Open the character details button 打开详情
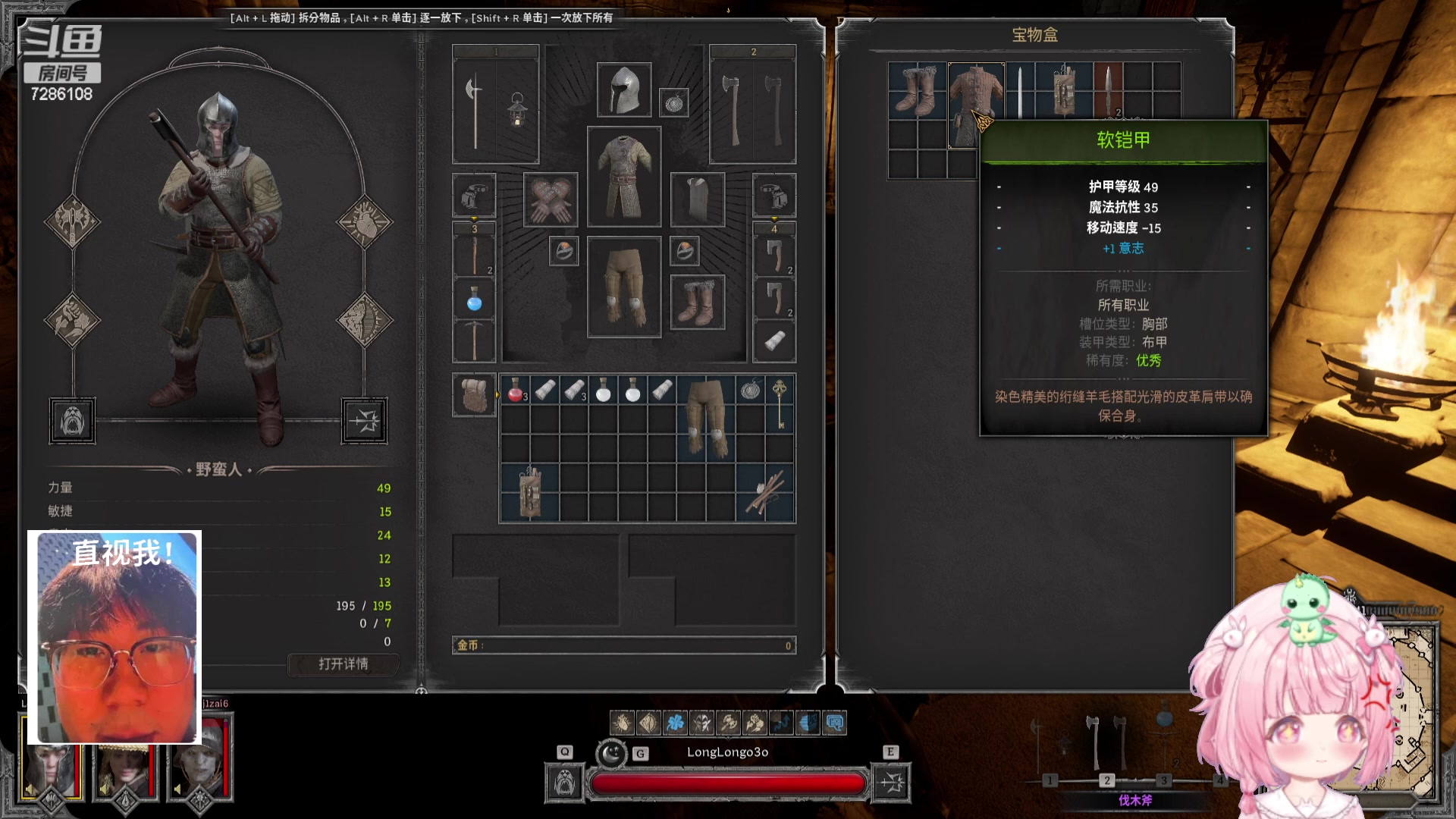Screen dimensions: 1456x819 pyautogui.click(x=344, y=664)
